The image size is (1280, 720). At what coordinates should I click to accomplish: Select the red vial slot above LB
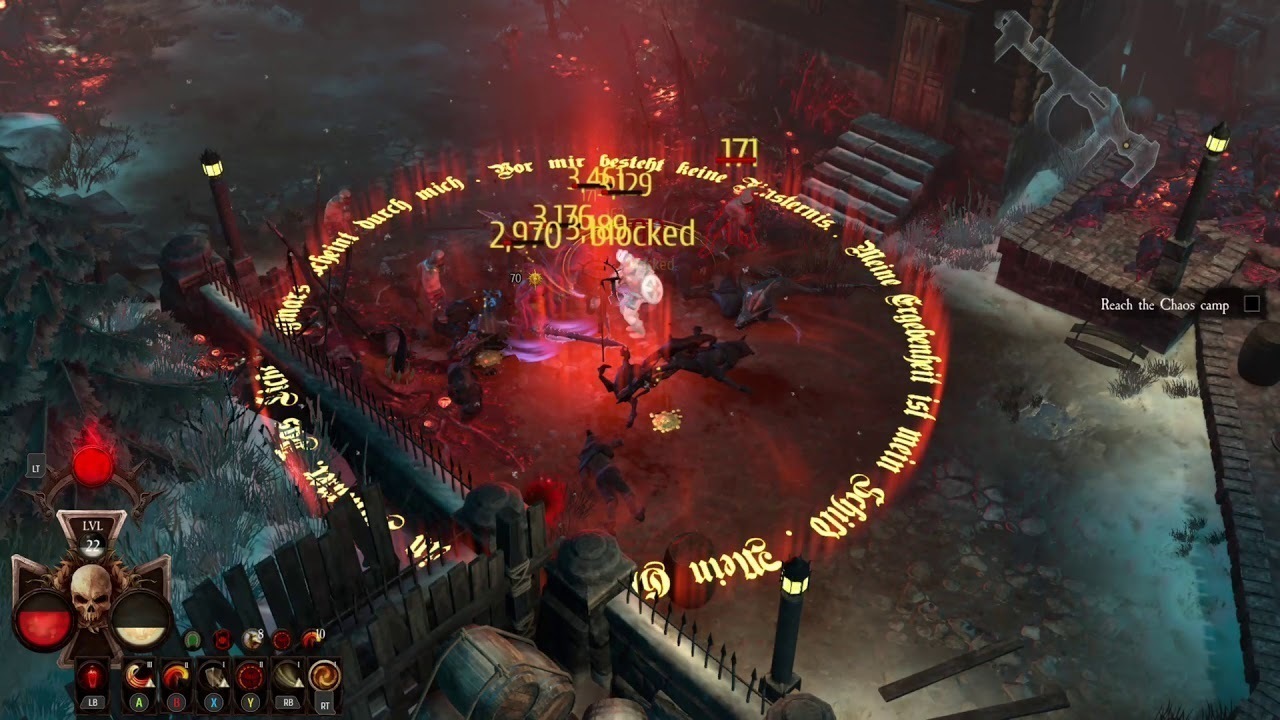click(x=93, y=675)
